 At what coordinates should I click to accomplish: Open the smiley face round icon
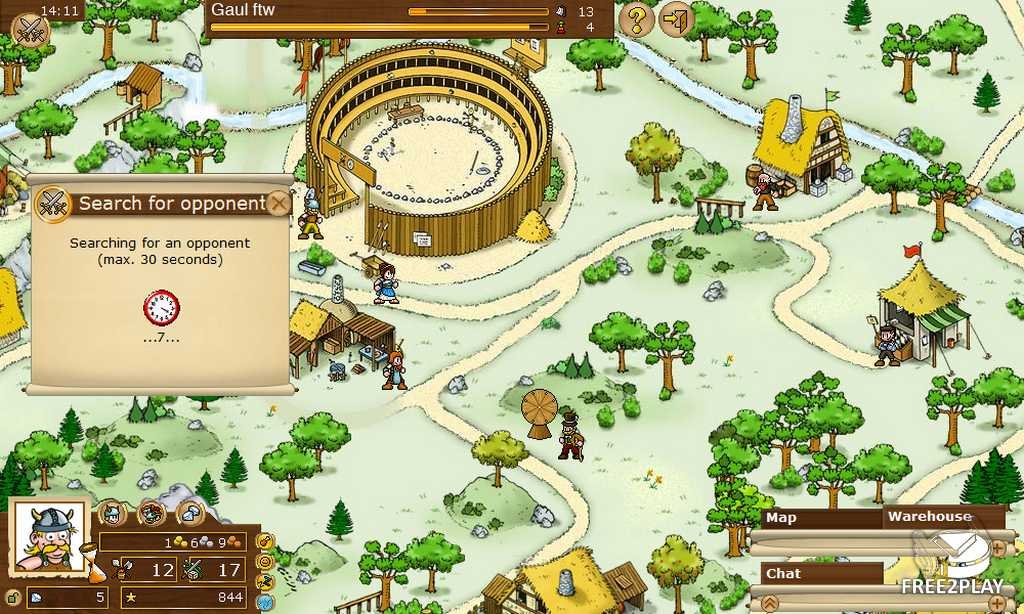265,561
